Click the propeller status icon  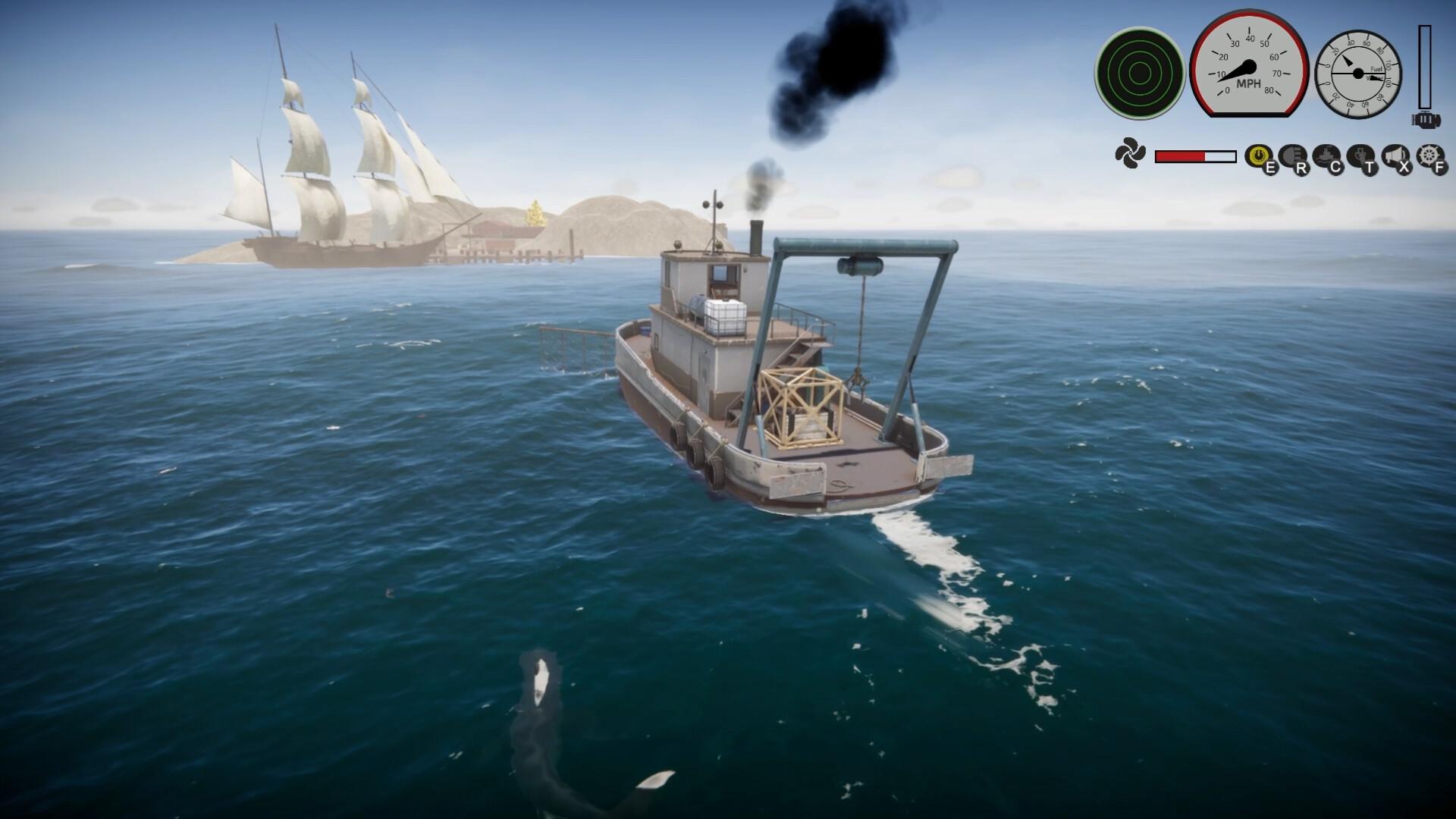coord(1130,154)
